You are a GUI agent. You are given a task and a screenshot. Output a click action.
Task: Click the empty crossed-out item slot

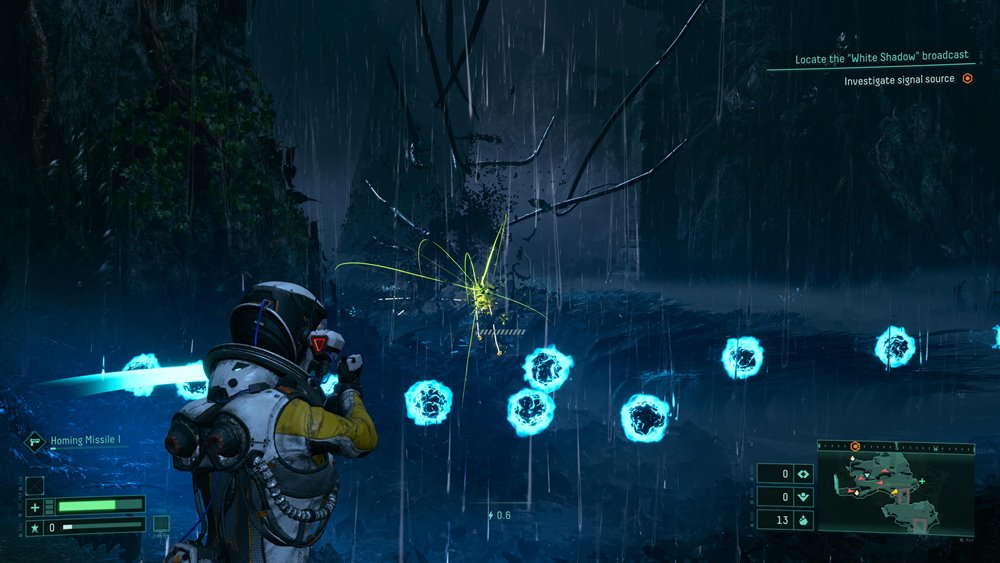click(x=35, y=485)
